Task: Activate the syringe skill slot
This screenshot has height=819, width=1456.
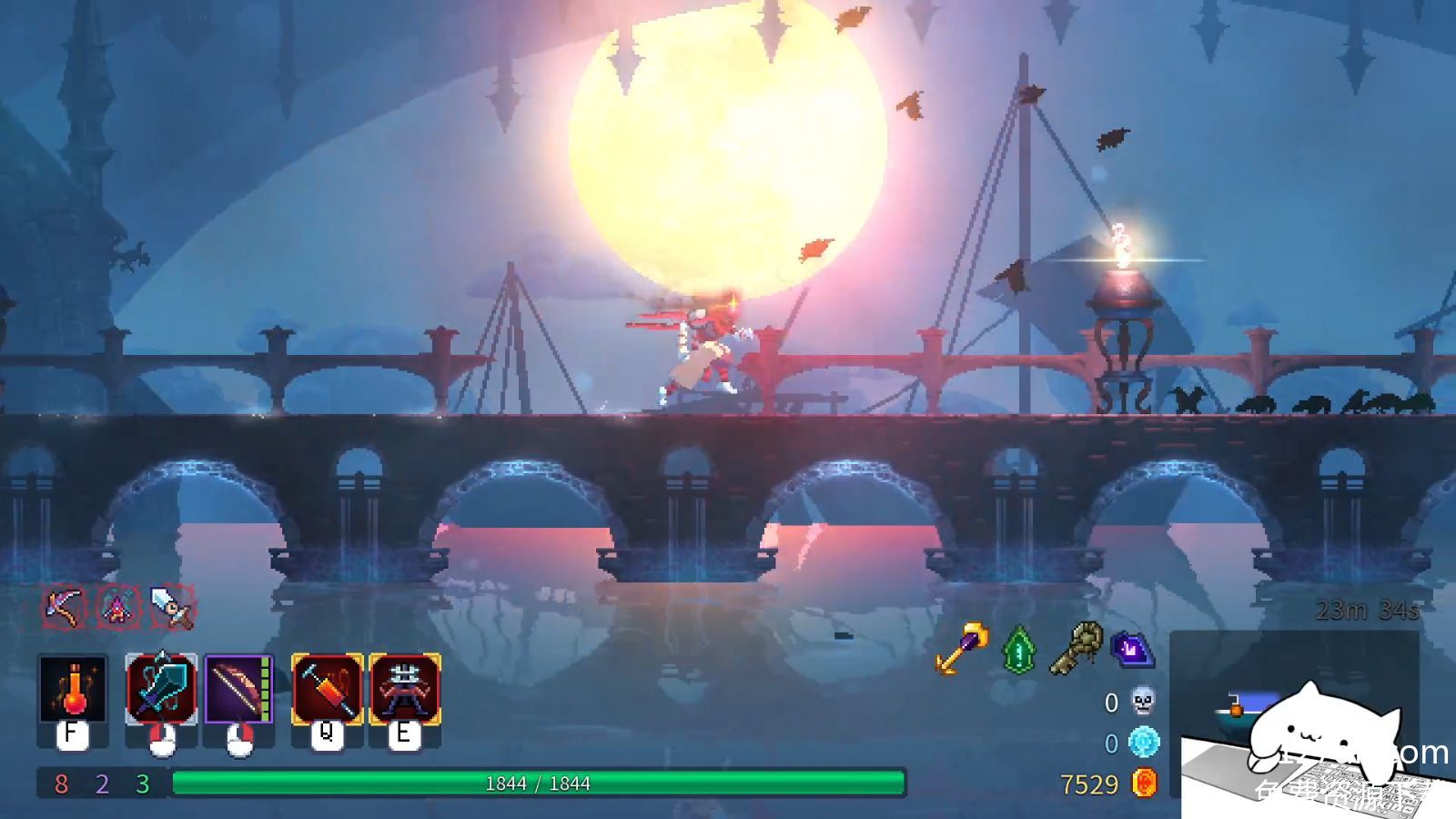Action: coord(327,689)
